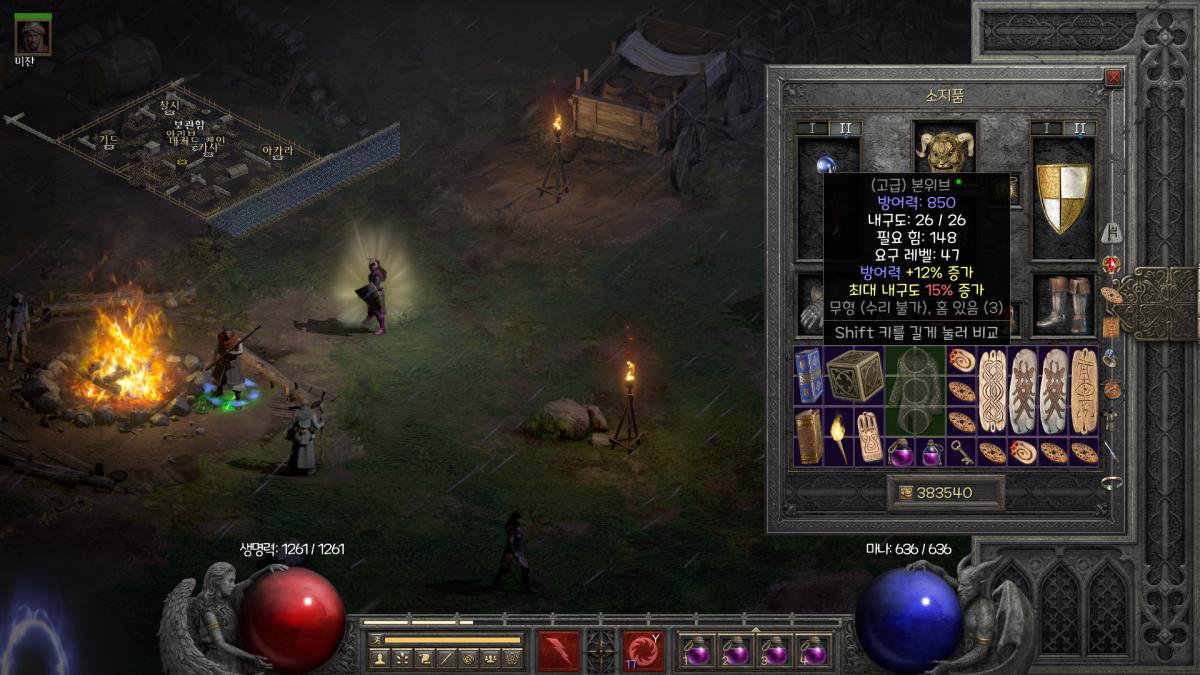The height and width of the screenshot is (675, 1200).
Task: Use the purple potion in belt slot 4
Action: click(x=814, y=651)
